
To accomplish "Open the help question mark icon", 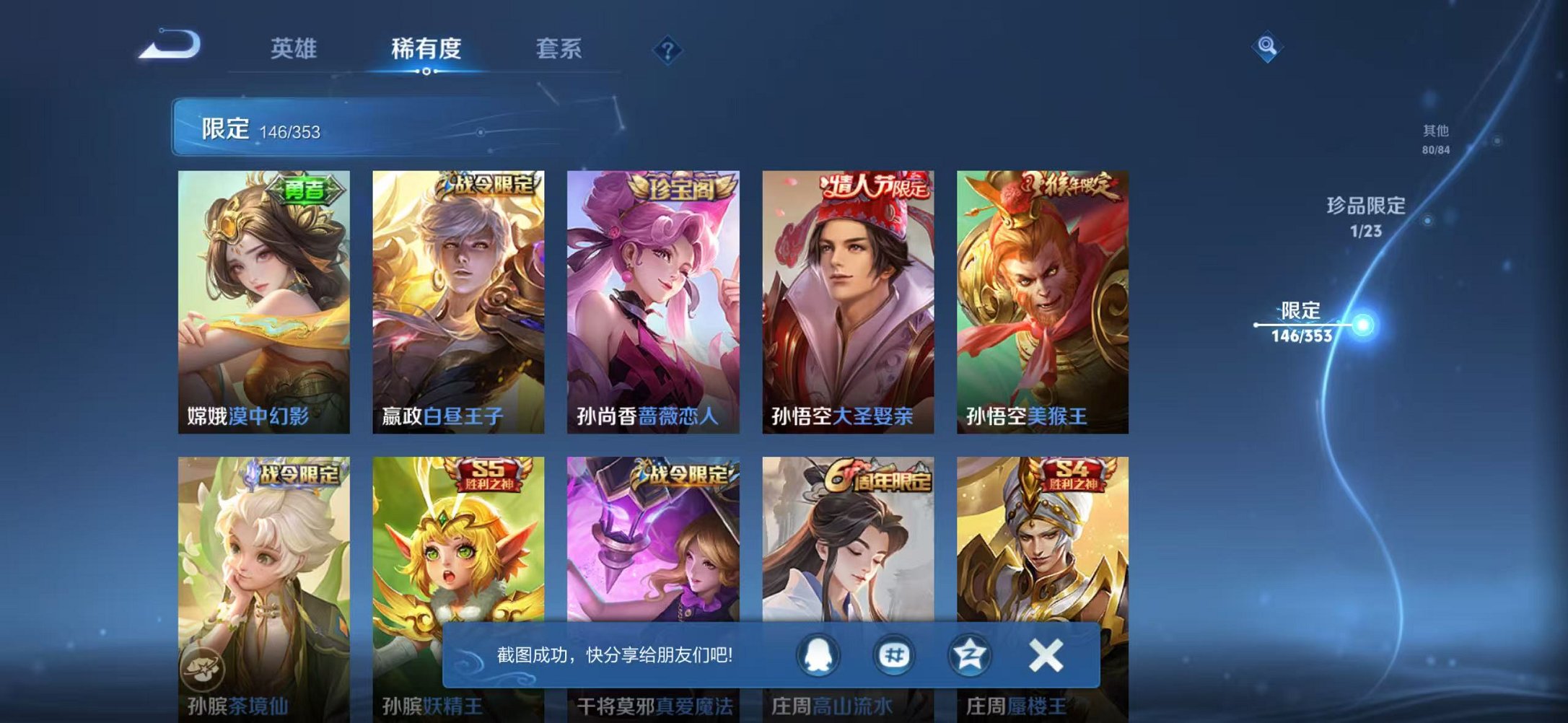I will click(667, 51).
